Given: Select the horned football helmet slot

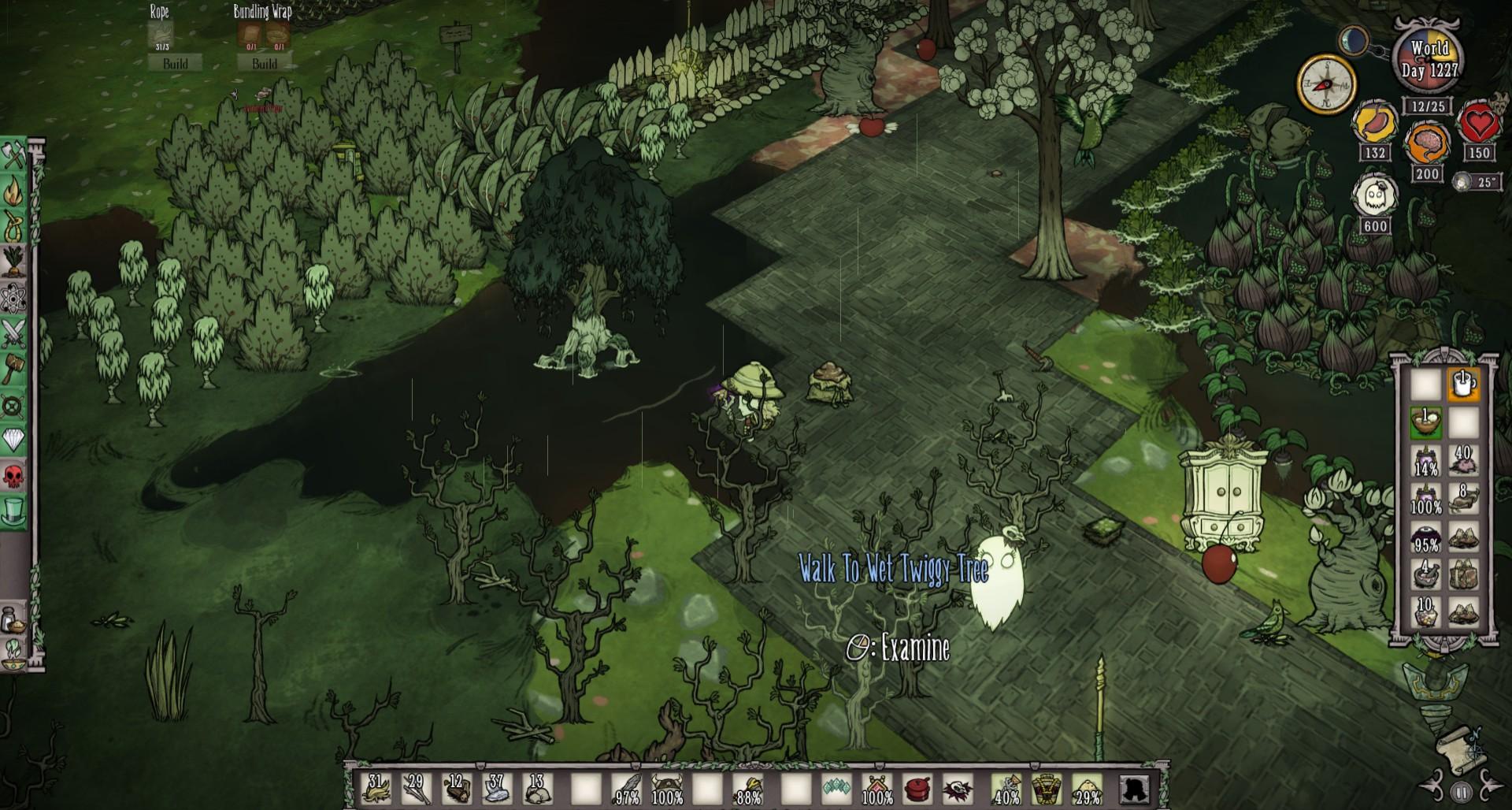Looking at the screenshot, I should pyautogui.click(x=667, y=788).
